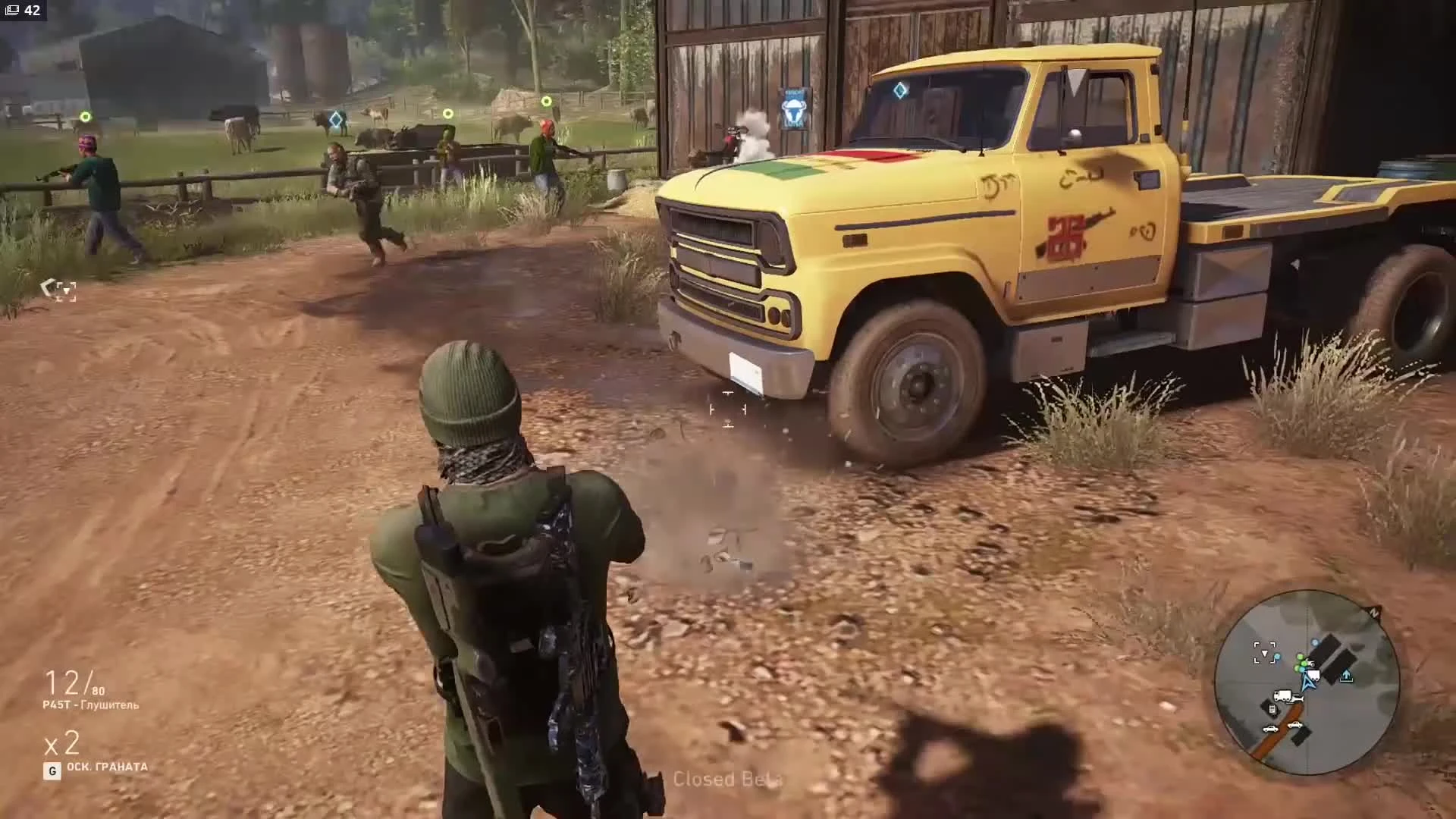The height and width of the screenshot is (819, 1456).
Task: Click the drone camera marker on the left edge
Action: click(x=61, y=290)
